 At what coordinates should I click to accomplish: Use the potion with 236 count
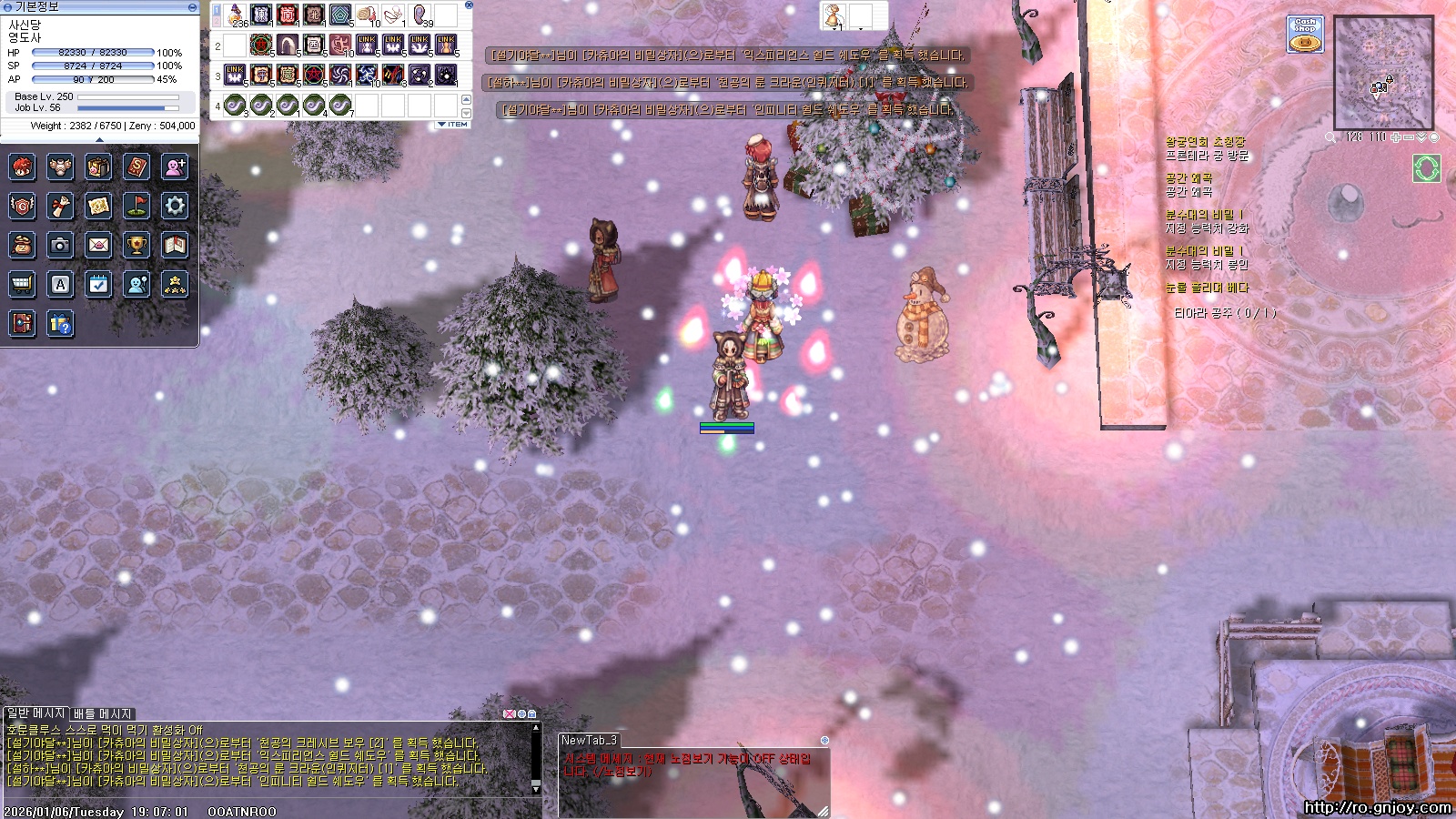click(x=236, y=15)
